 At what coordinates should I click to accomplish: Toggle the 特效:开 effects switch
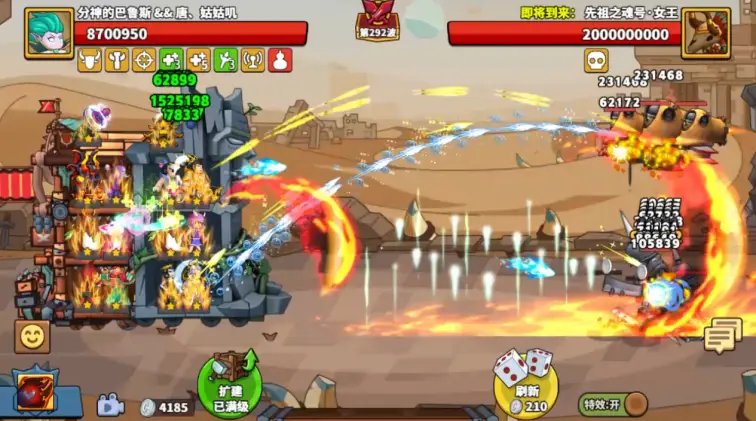(x=613, y=405)
